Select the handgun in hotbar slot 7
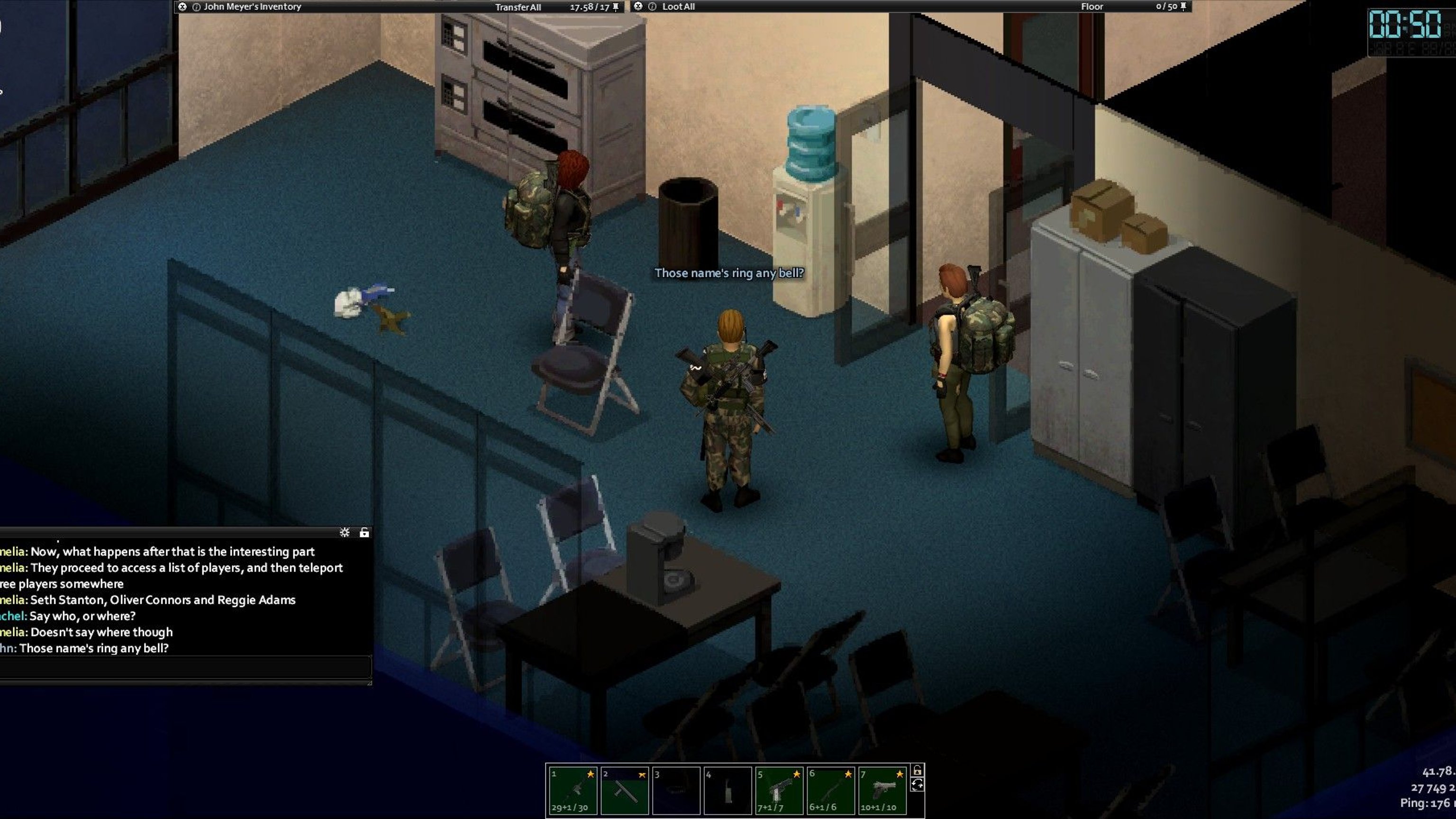 point(883,790)
